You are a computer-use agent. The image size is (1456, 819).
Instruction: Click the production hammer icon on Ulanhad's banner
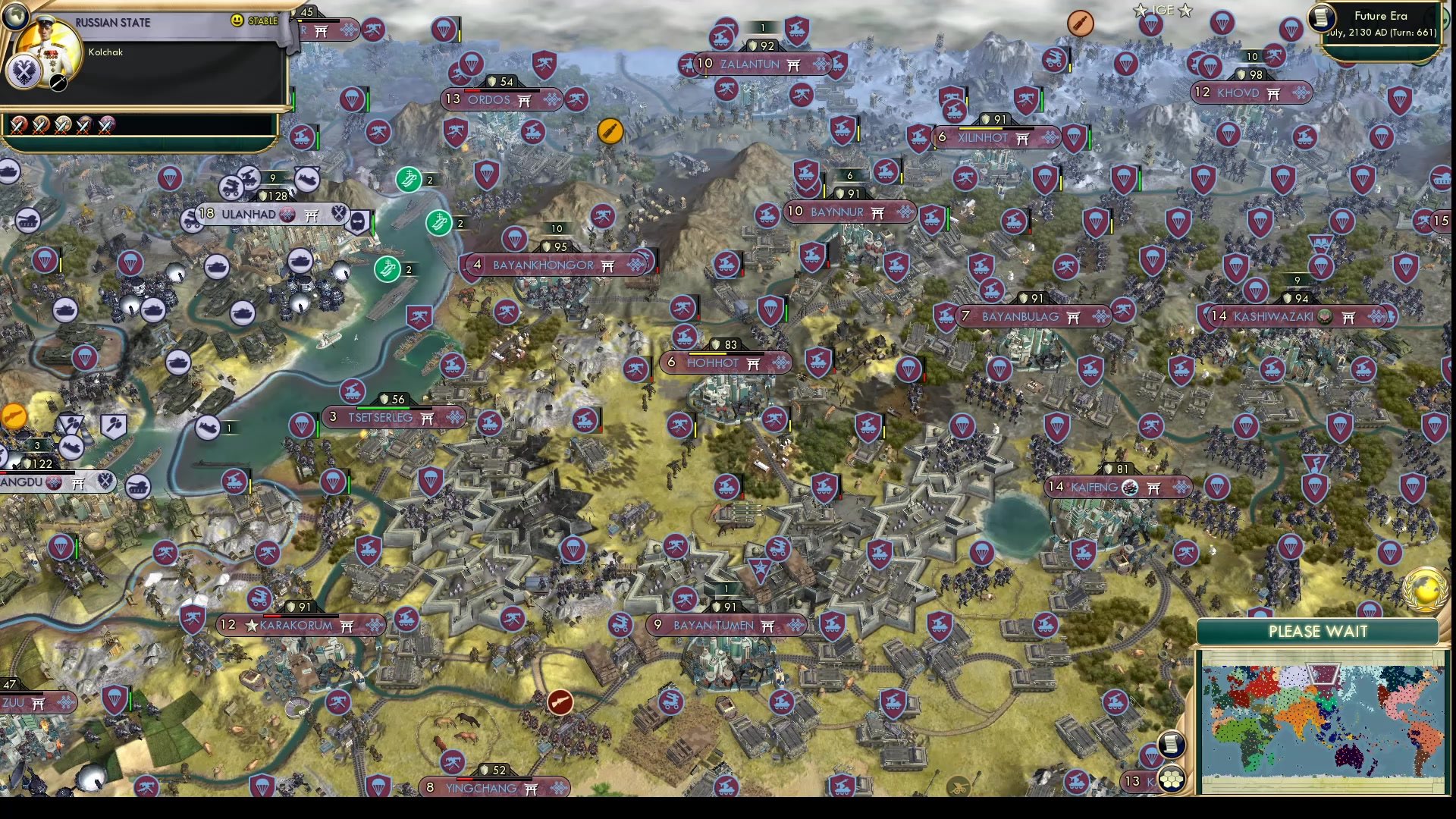pos(340,215)
